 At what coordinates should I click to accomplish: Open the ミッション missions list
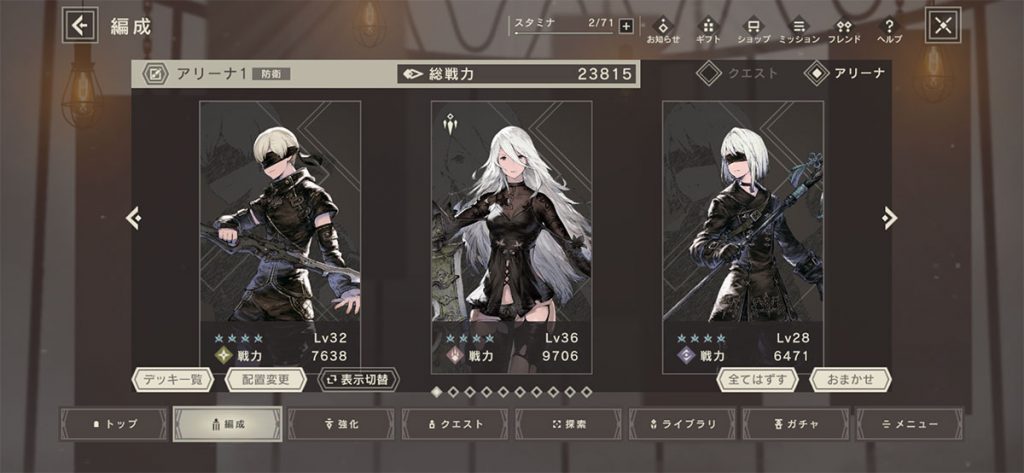click(799, 28)
